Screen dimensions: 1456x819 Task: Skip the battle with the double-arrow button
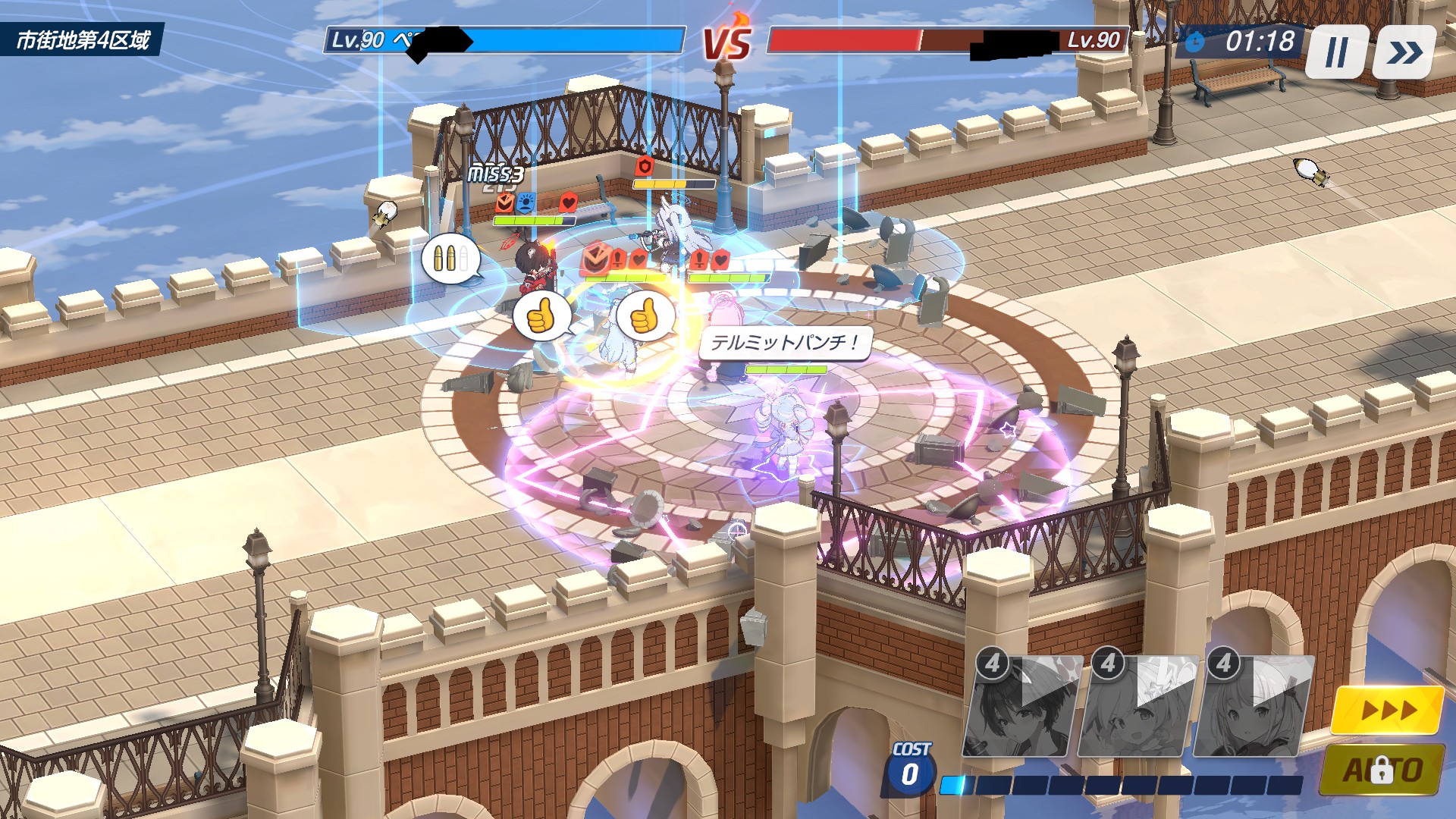point(1404,52)
